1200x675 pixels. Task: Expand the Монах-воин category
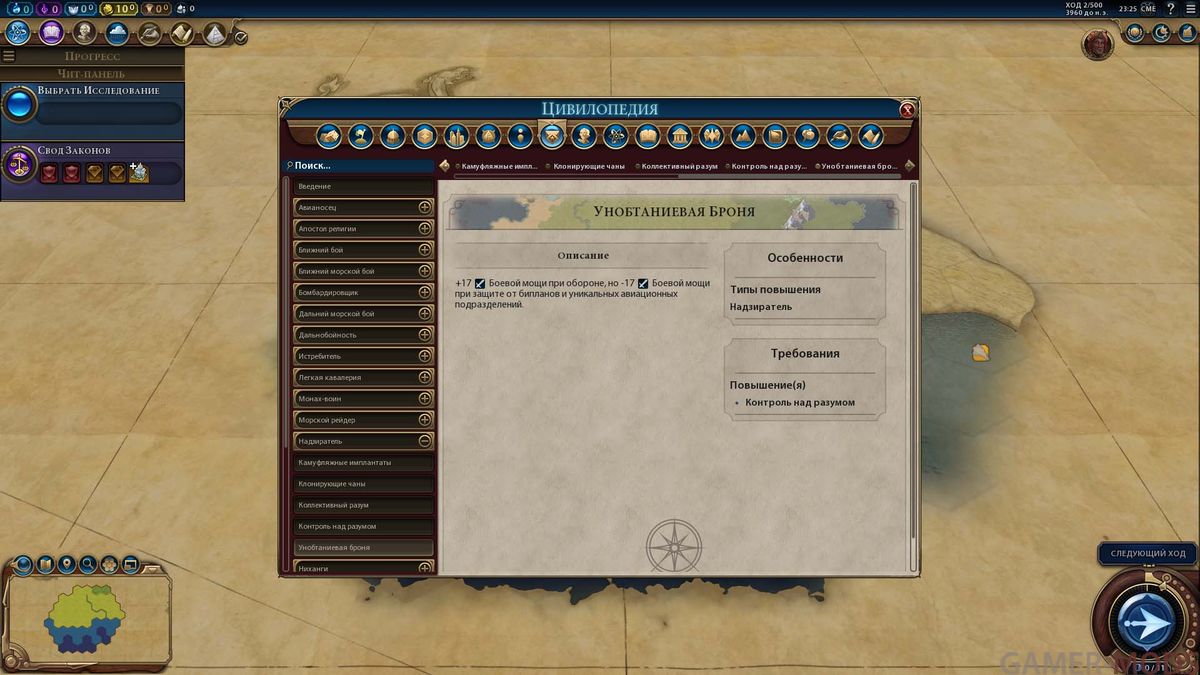(425, 399)
